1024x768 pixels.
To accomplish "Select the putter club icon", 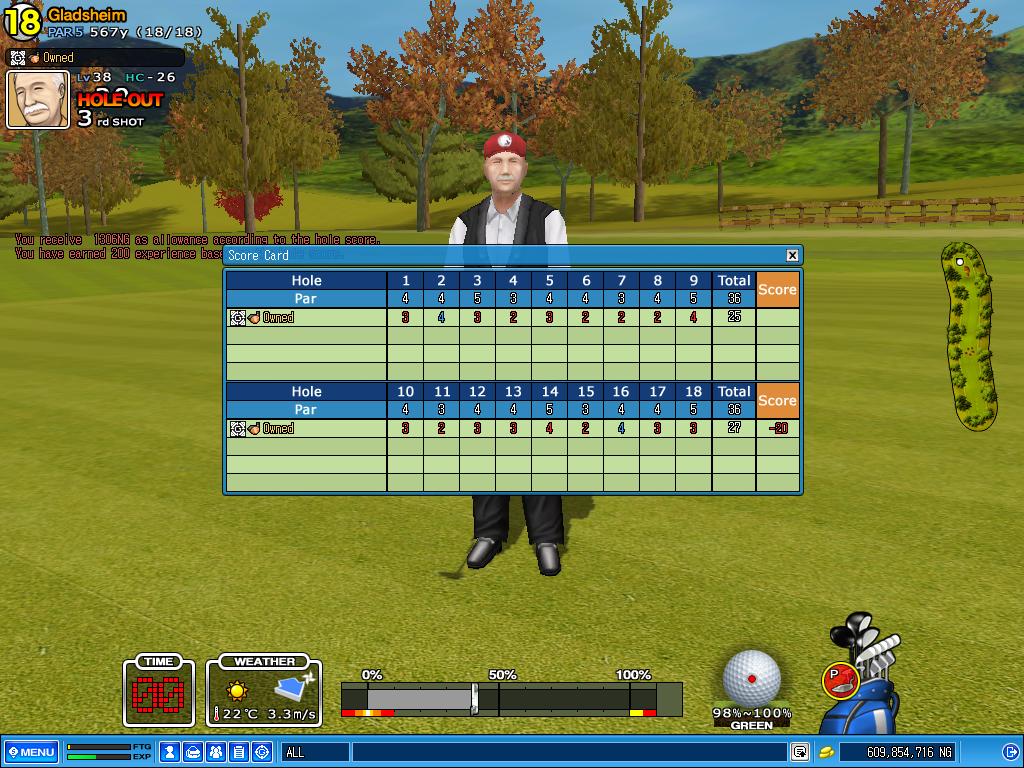I will point(838,679).
